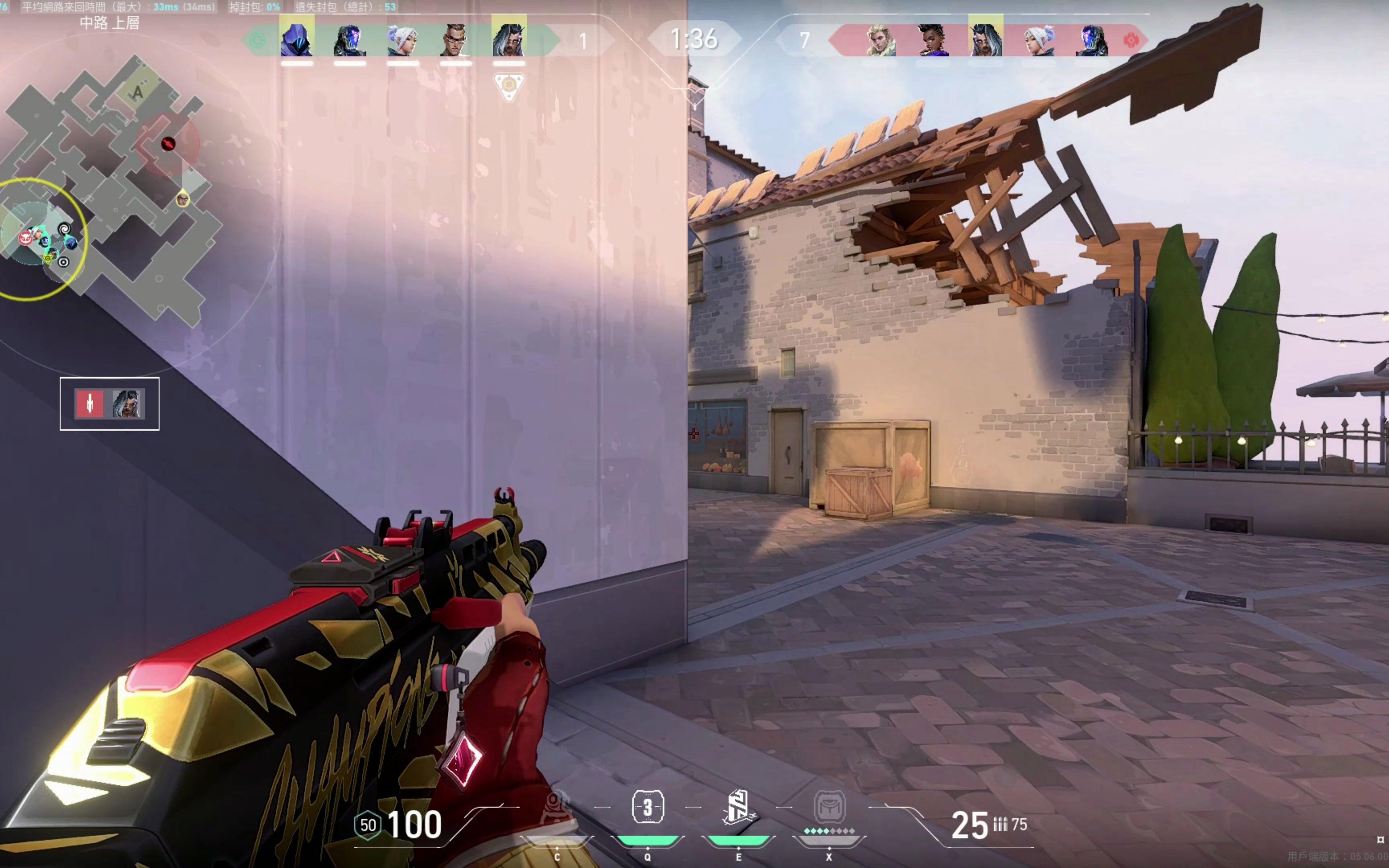Select the red ability icon beside Fade's boxed portrait
Screen dimensions: 1389x868
tap(90, 403)
